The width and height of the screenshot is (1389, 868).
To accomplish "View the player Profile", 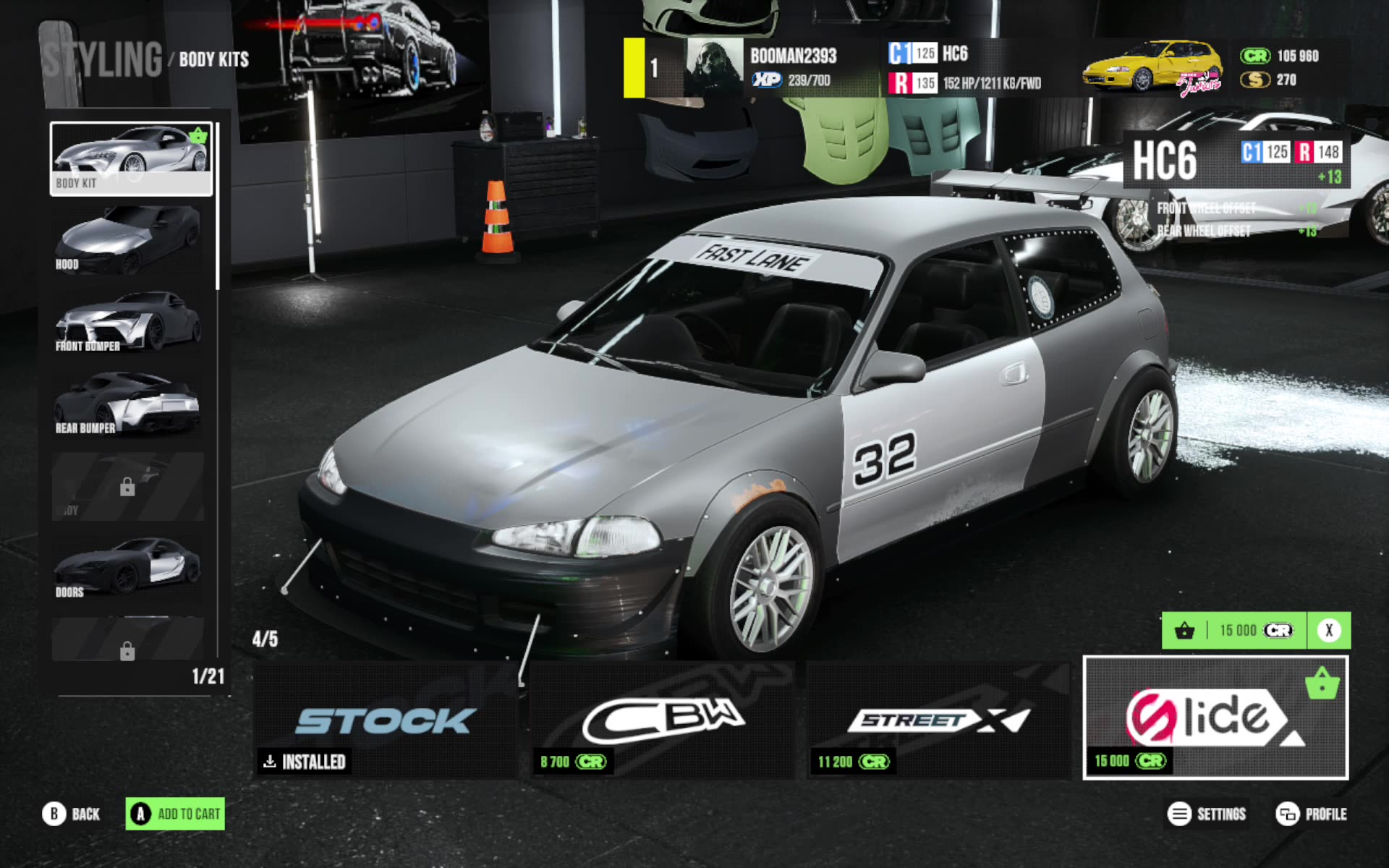I will click(x=1311, y=814).
